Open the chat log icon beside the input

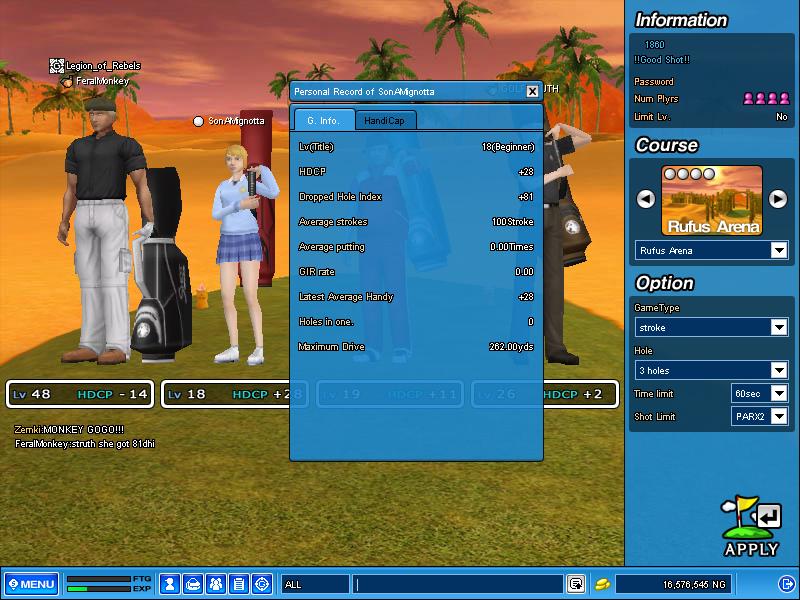[576, 584]
